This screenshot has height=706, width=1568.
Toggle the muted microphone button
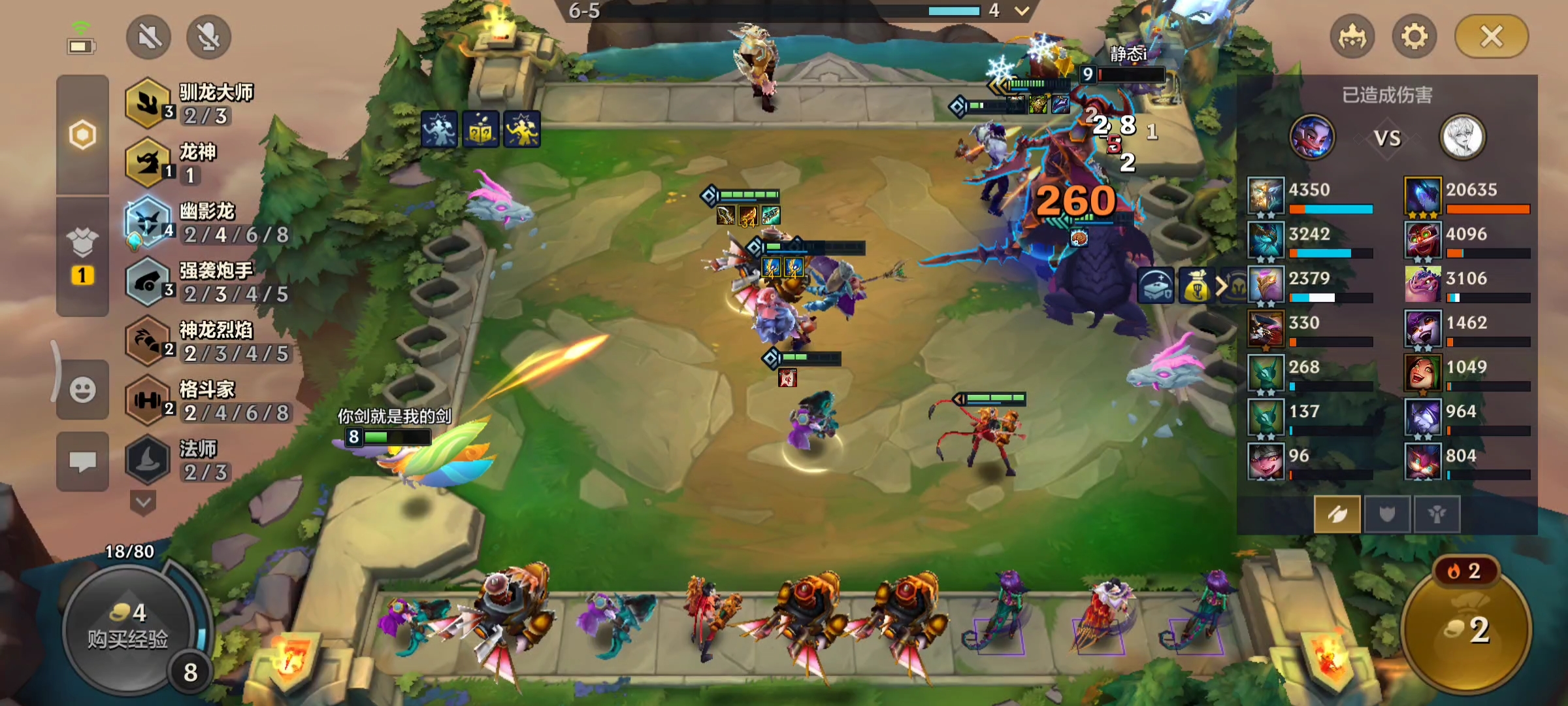[208, 37]
